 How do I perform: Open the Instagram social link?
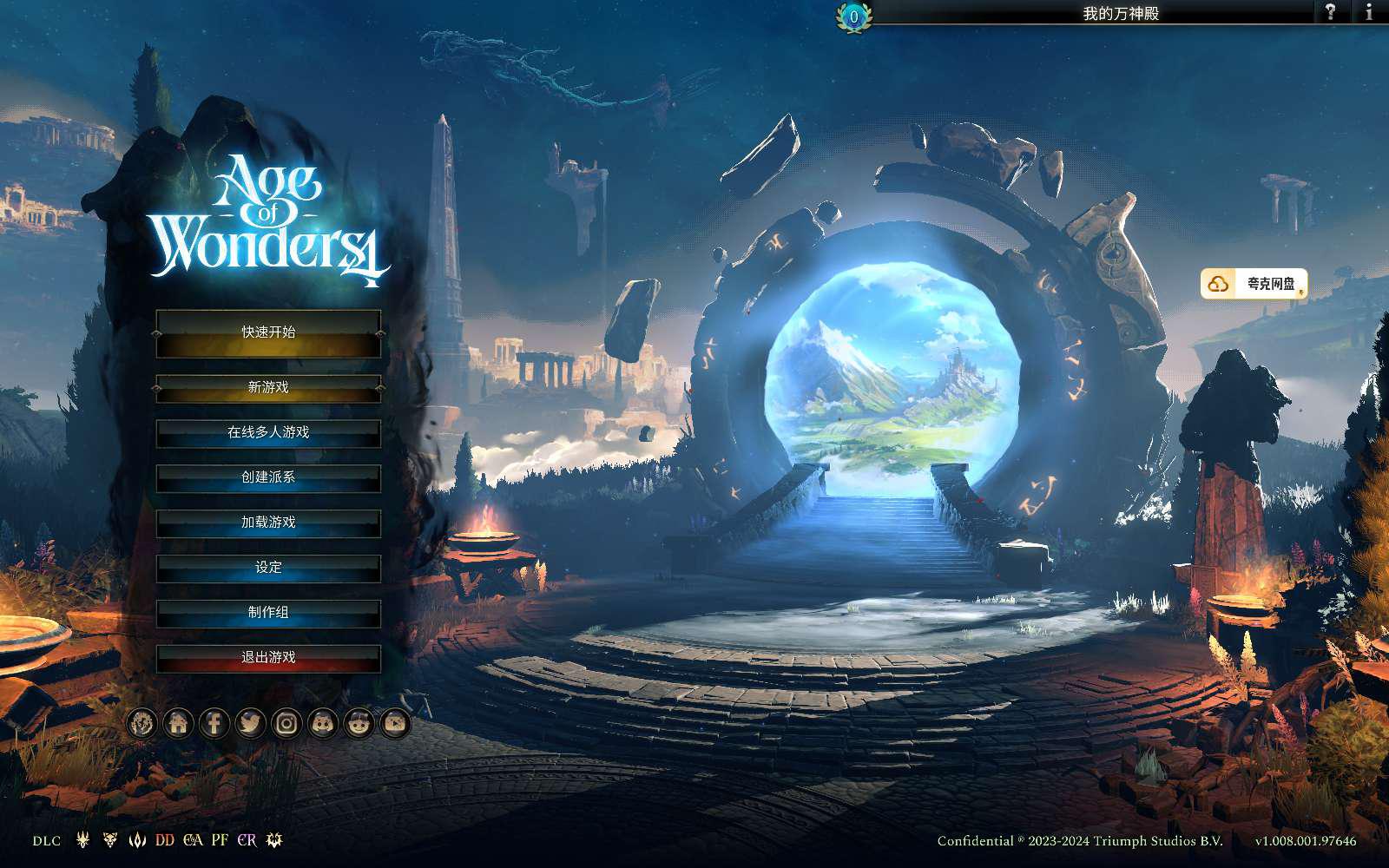click(x=286, y=723)
